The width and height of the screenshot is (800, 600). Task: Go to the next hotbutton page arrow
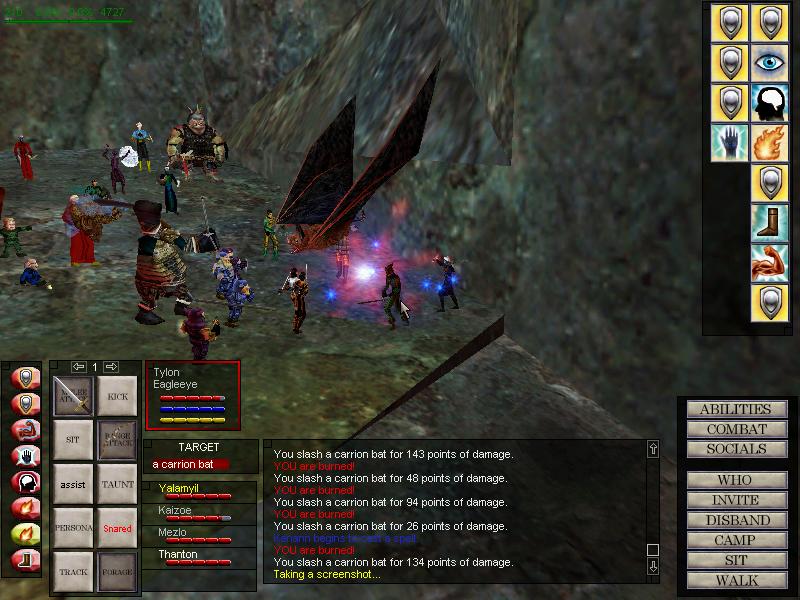[x=111, y=366]
